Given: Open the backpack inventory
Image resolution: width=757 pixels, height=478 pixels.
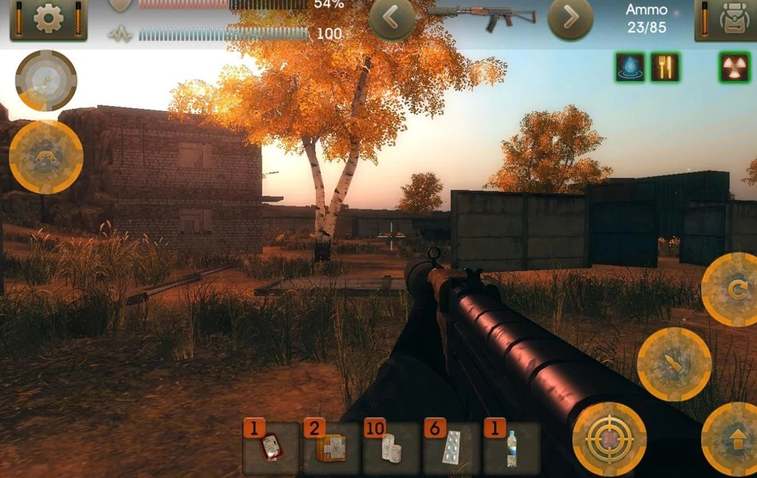Looking at the screenshot, I should click(727, 18).
